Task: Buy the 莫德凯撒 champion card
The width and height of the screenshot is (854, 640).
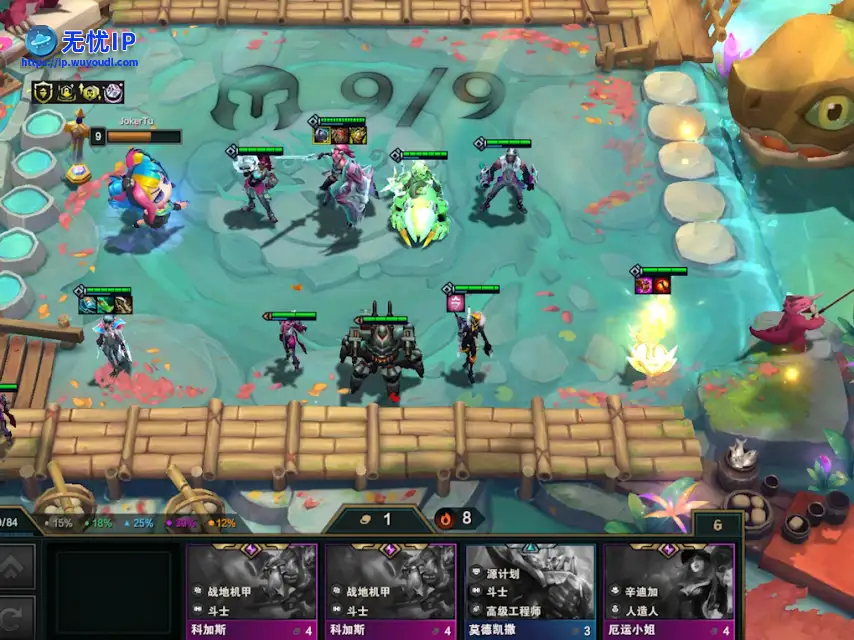Action: click(x=530, y=591)
